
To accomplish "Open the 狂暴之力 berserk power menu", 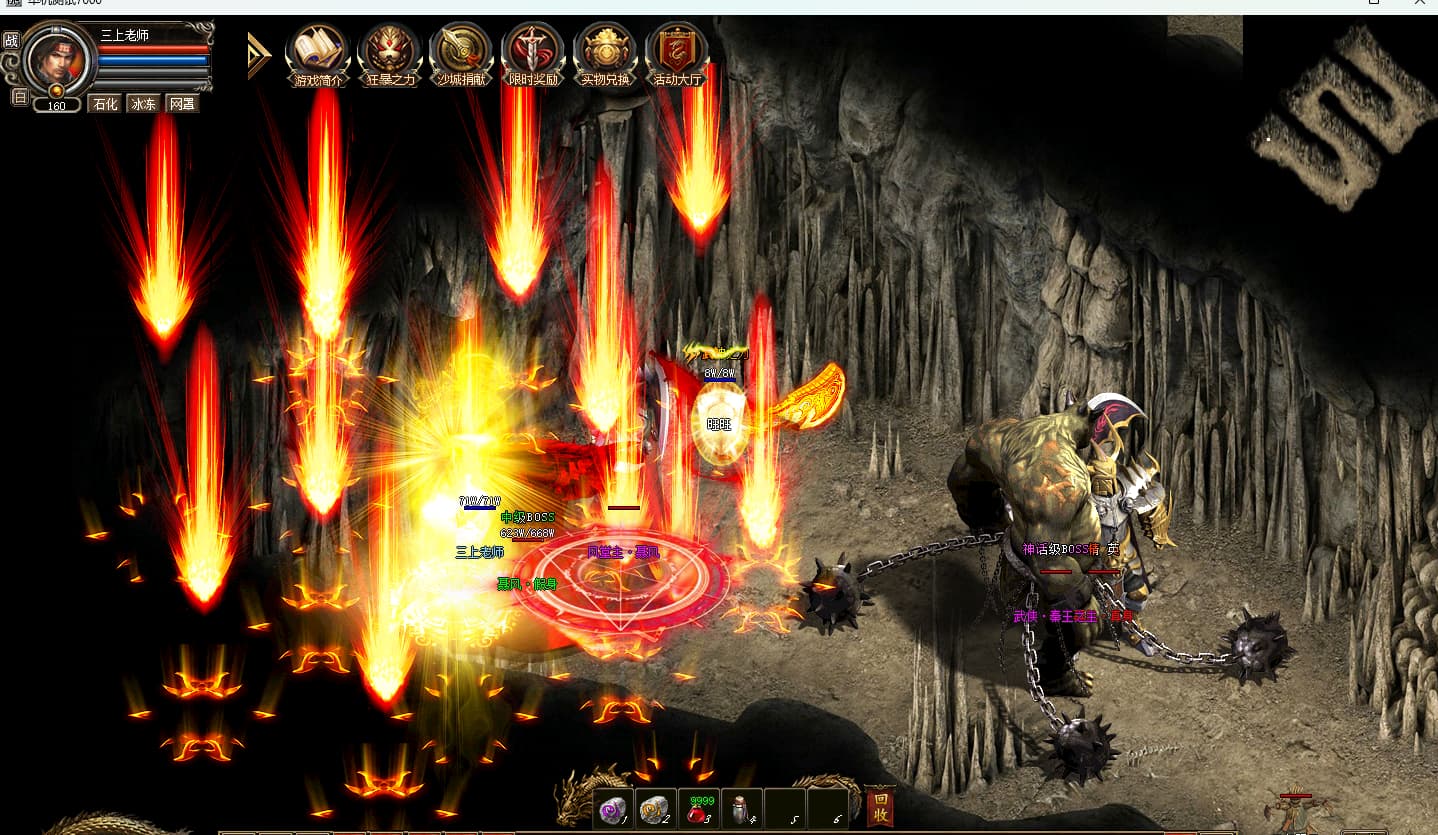I will [x=389, y=53].
